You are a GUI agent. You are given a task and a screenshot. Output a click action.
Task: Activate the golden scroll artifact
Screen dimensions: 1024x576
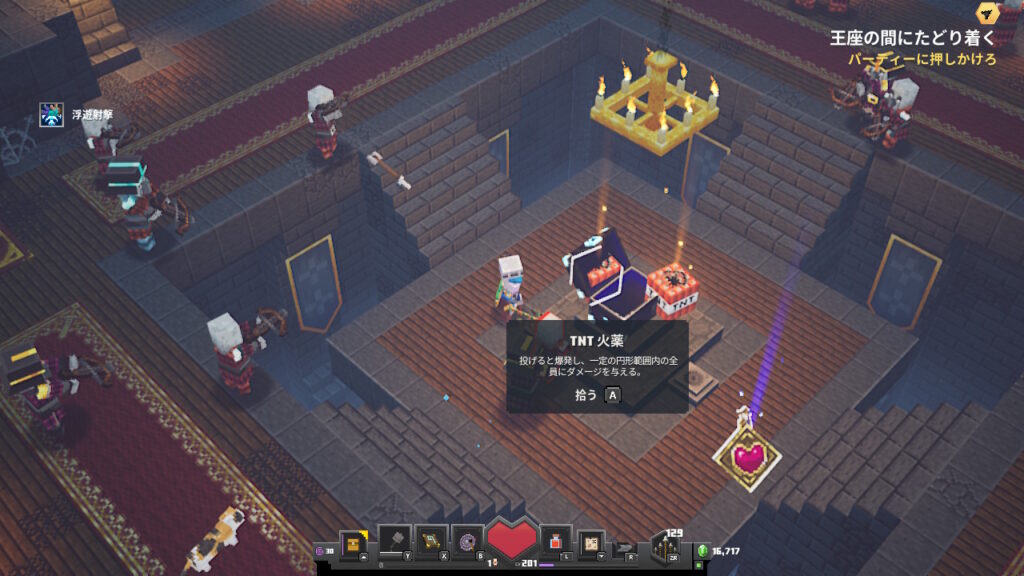[431, 540]
